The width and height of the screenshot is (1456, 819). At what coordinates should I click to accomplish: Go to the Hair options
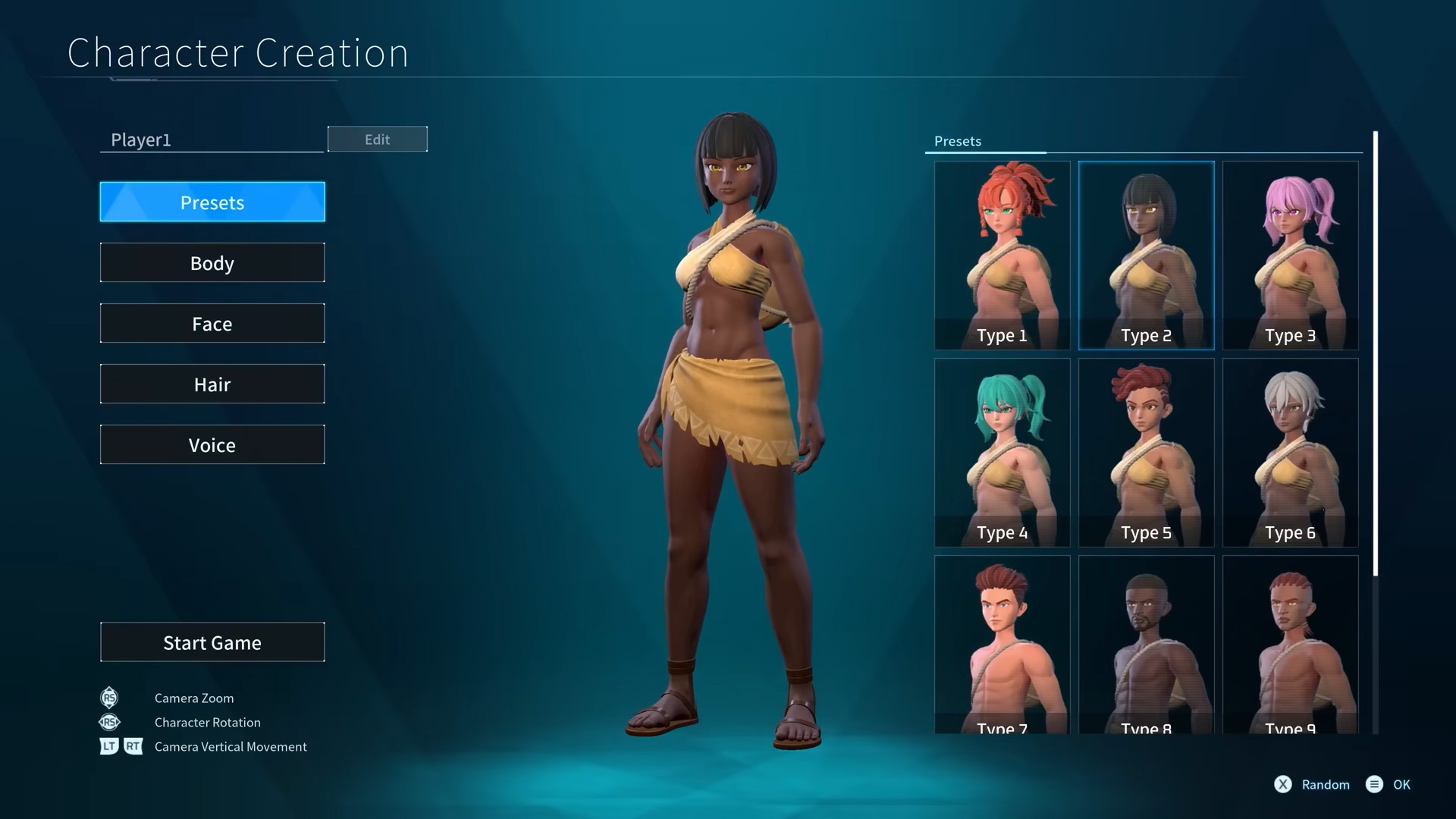click(x=212, y=384)
